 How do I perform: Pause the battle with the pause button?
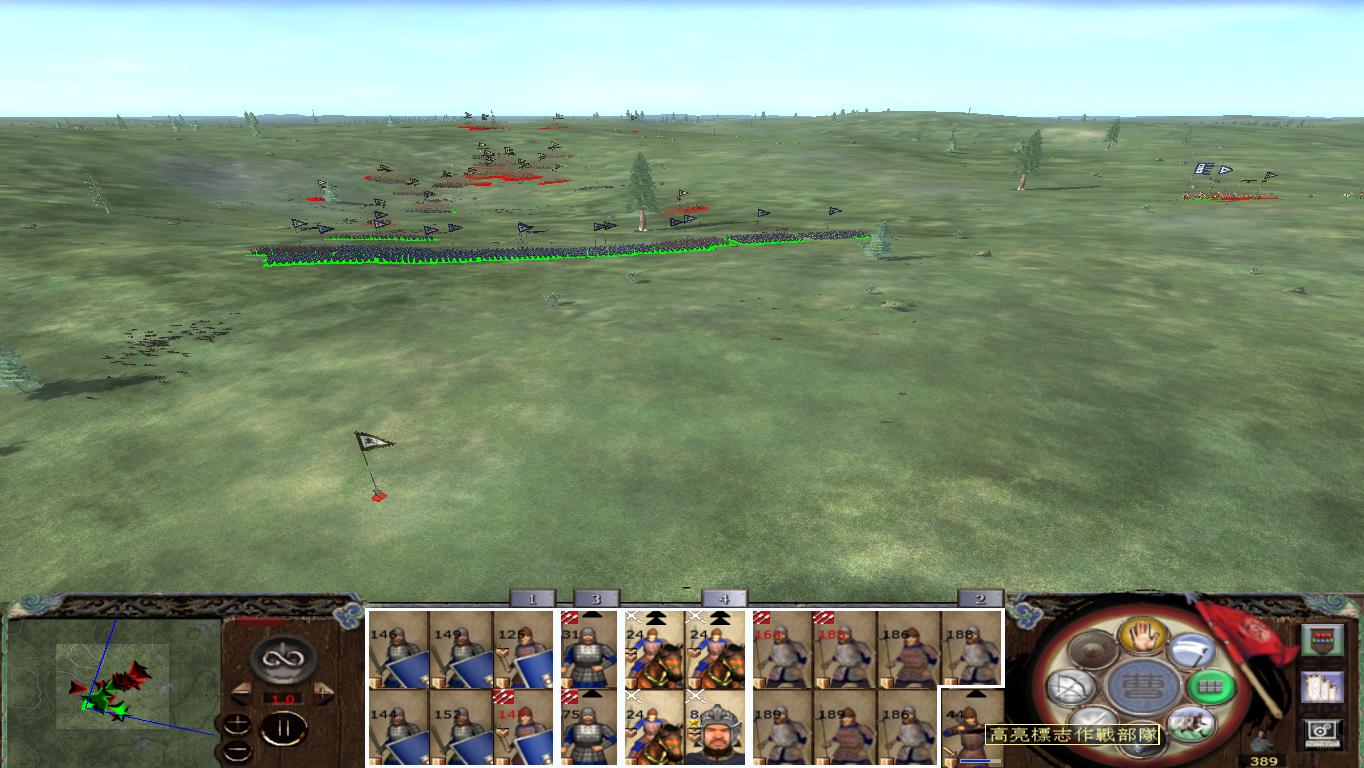coord(284,728)
